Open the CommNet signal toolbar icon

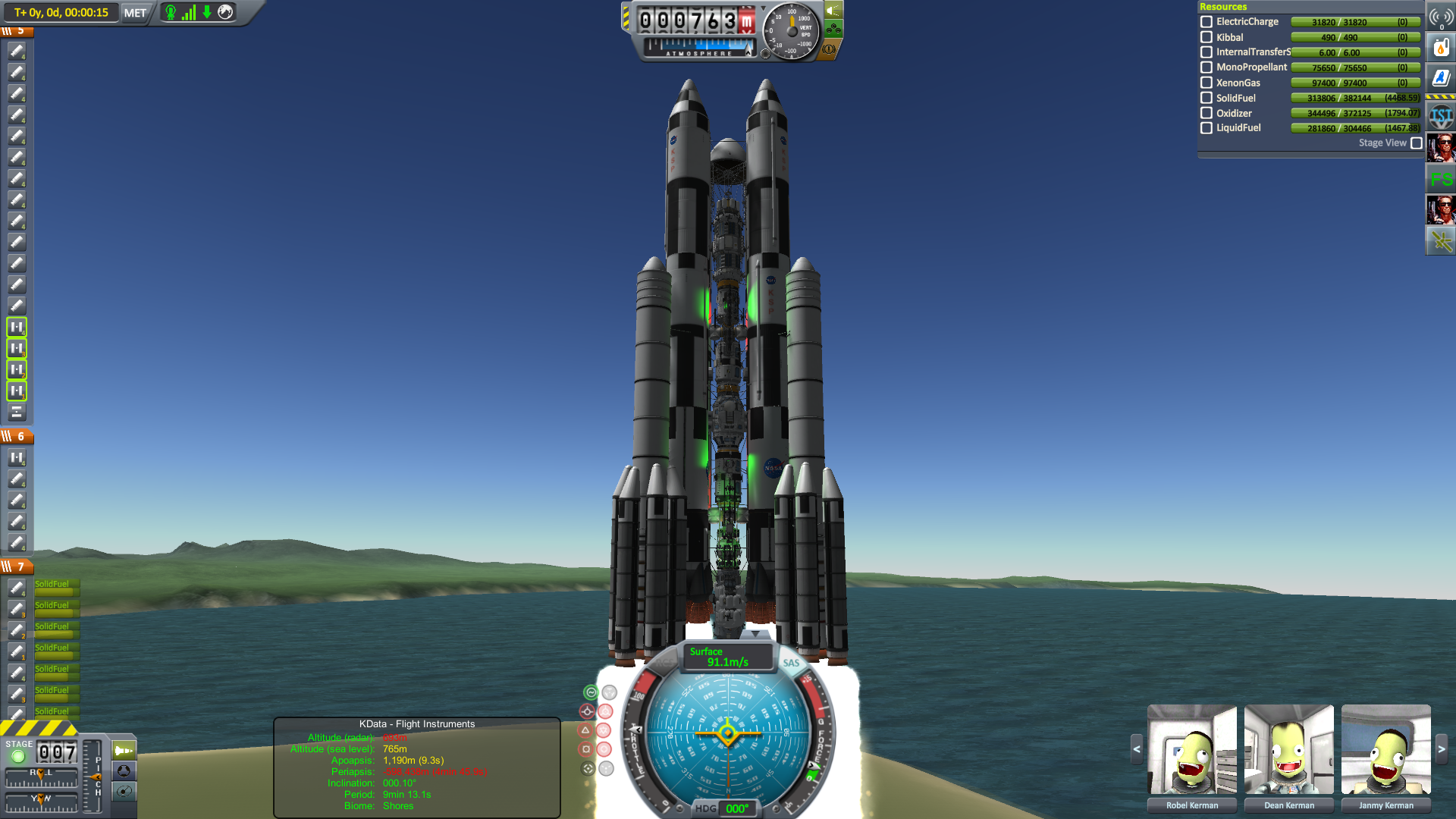[1441, 17]
